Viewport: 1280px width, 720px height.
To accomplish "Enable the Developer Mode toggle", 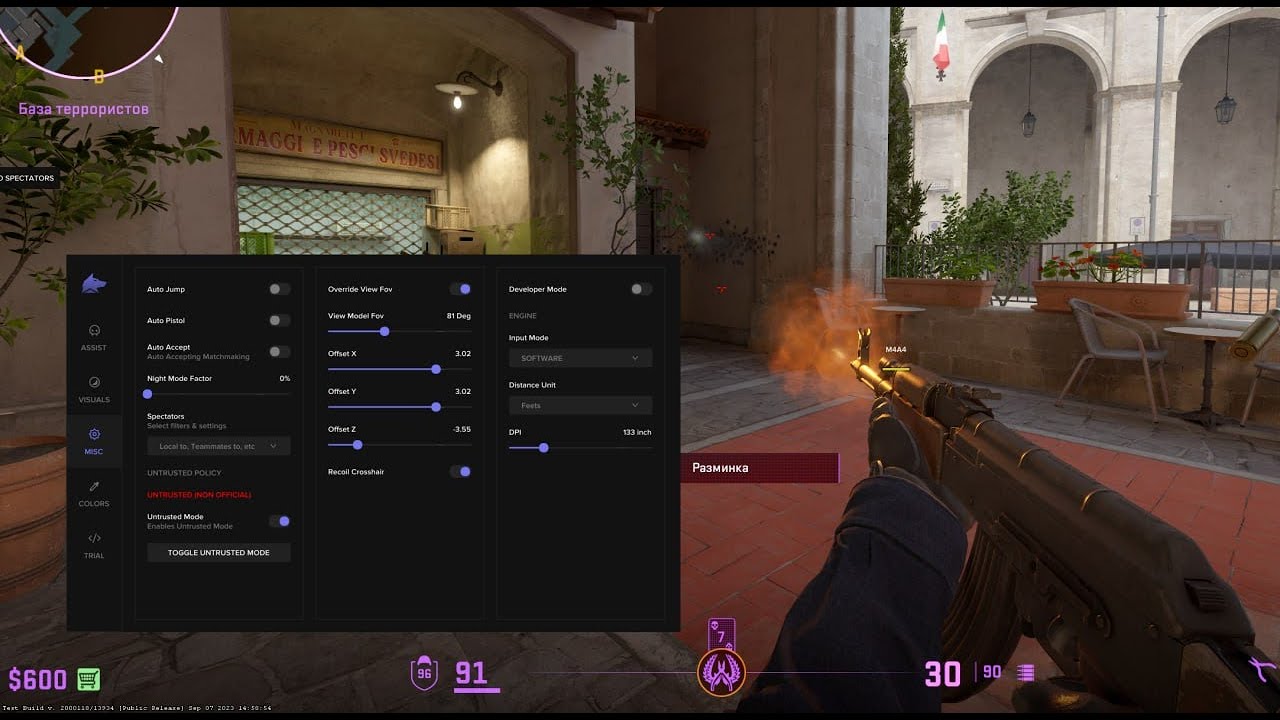I will click(641, 289).
